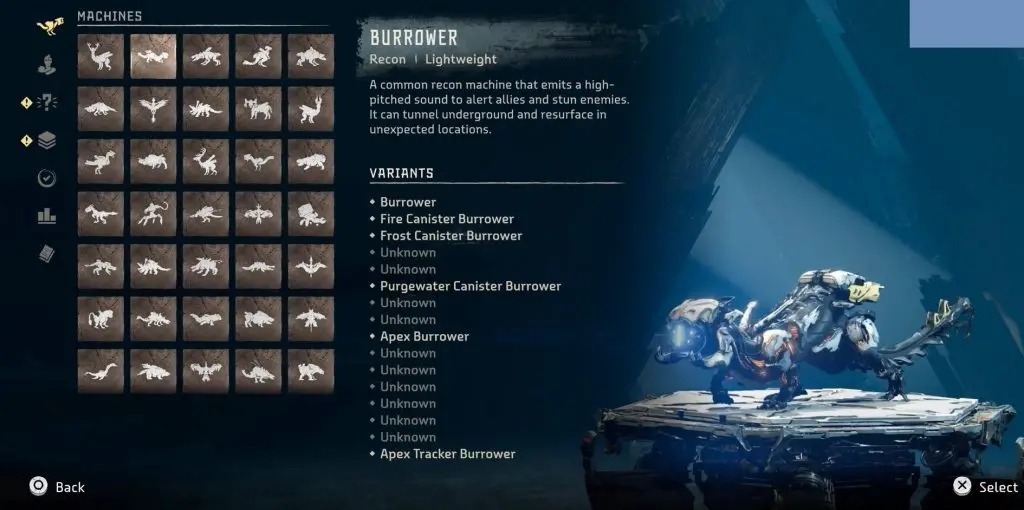This screenshot has width=1024, height=510.
Task: Select the Fire Canister Burrower variant
Action: pyautogui.click(x=446, y=219)
